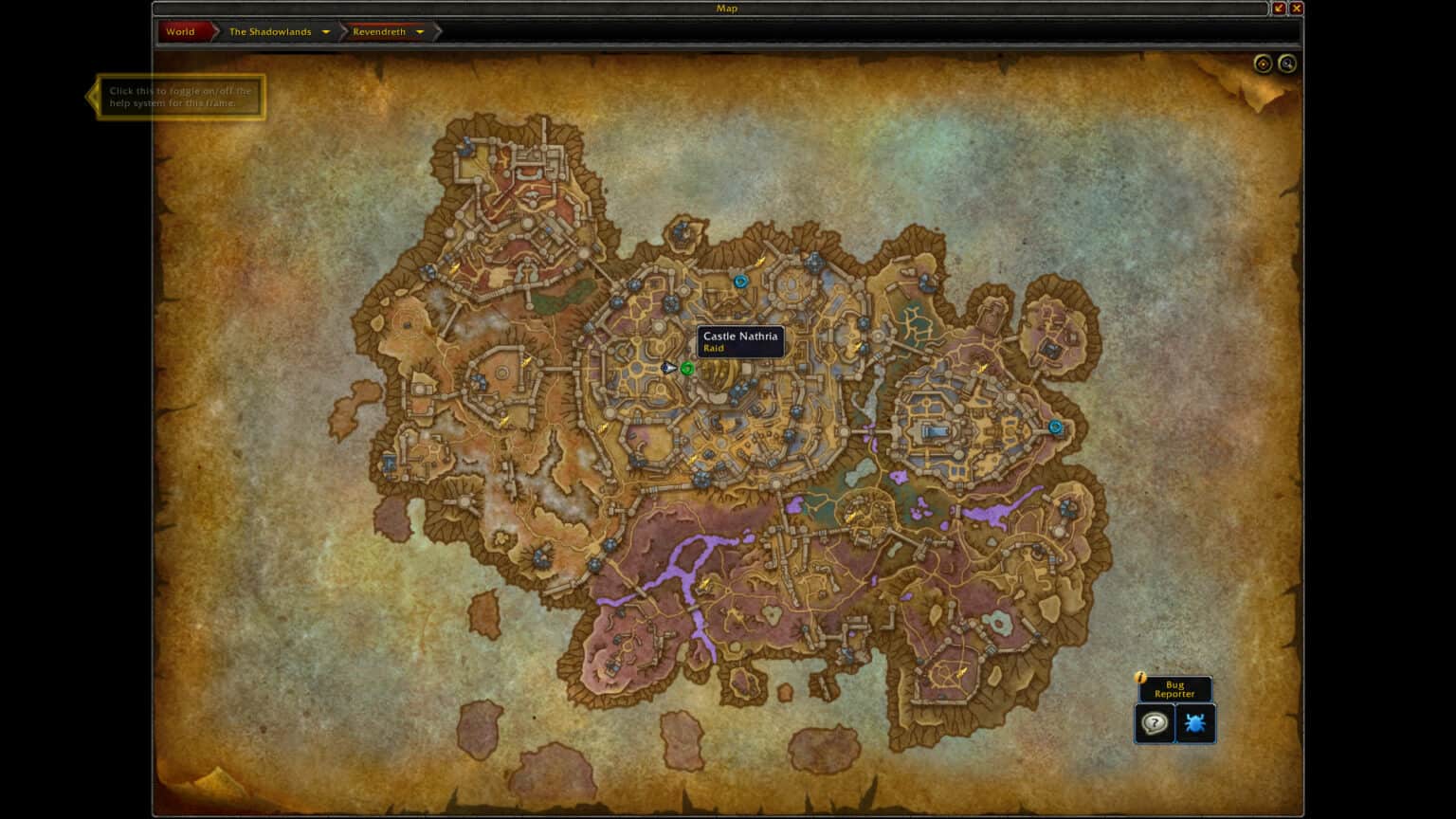
Task: Select the World breadcrumb entry
Action: [181, 31]
